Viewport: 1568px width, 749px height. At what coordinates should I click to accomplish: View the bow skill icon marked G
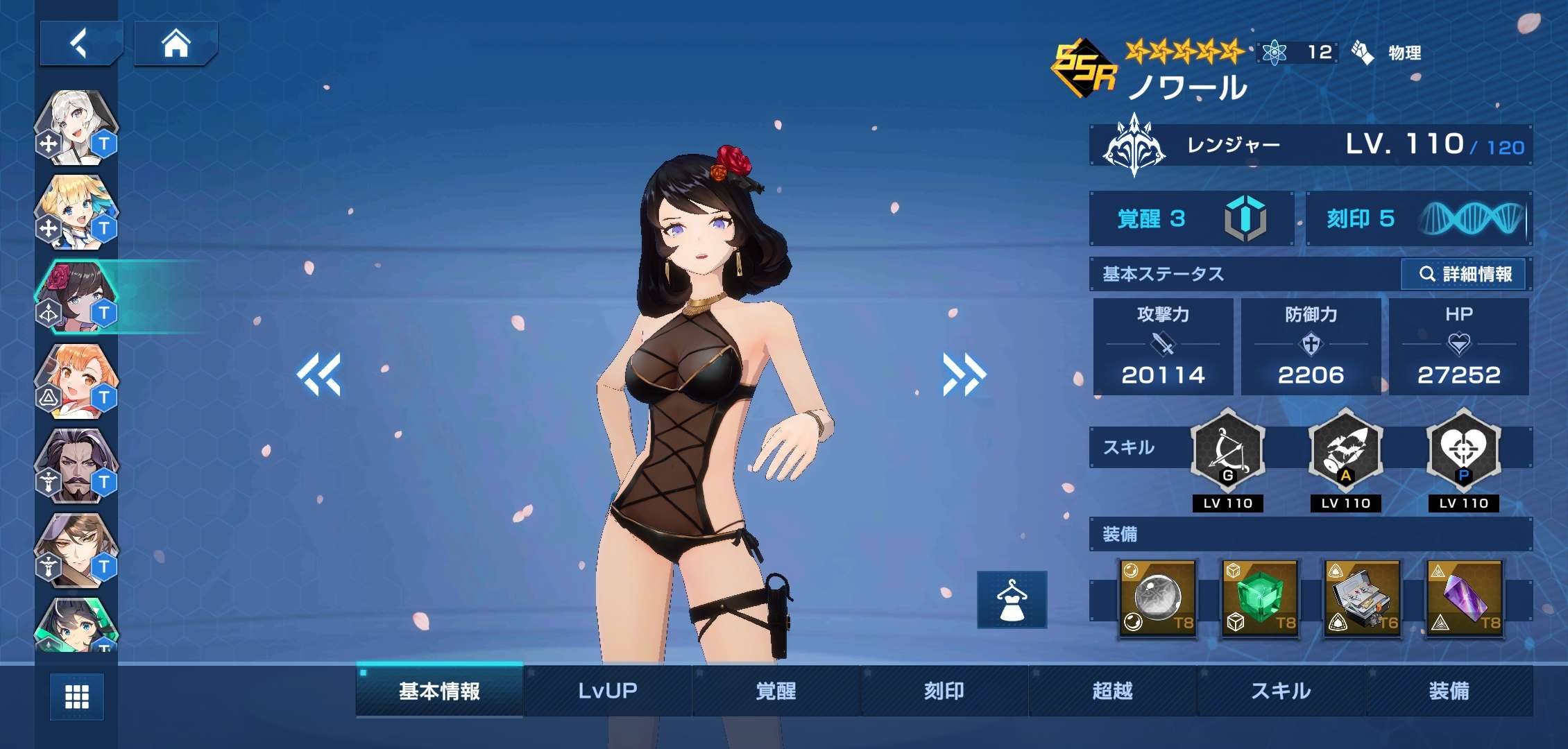coord(1227,451)
